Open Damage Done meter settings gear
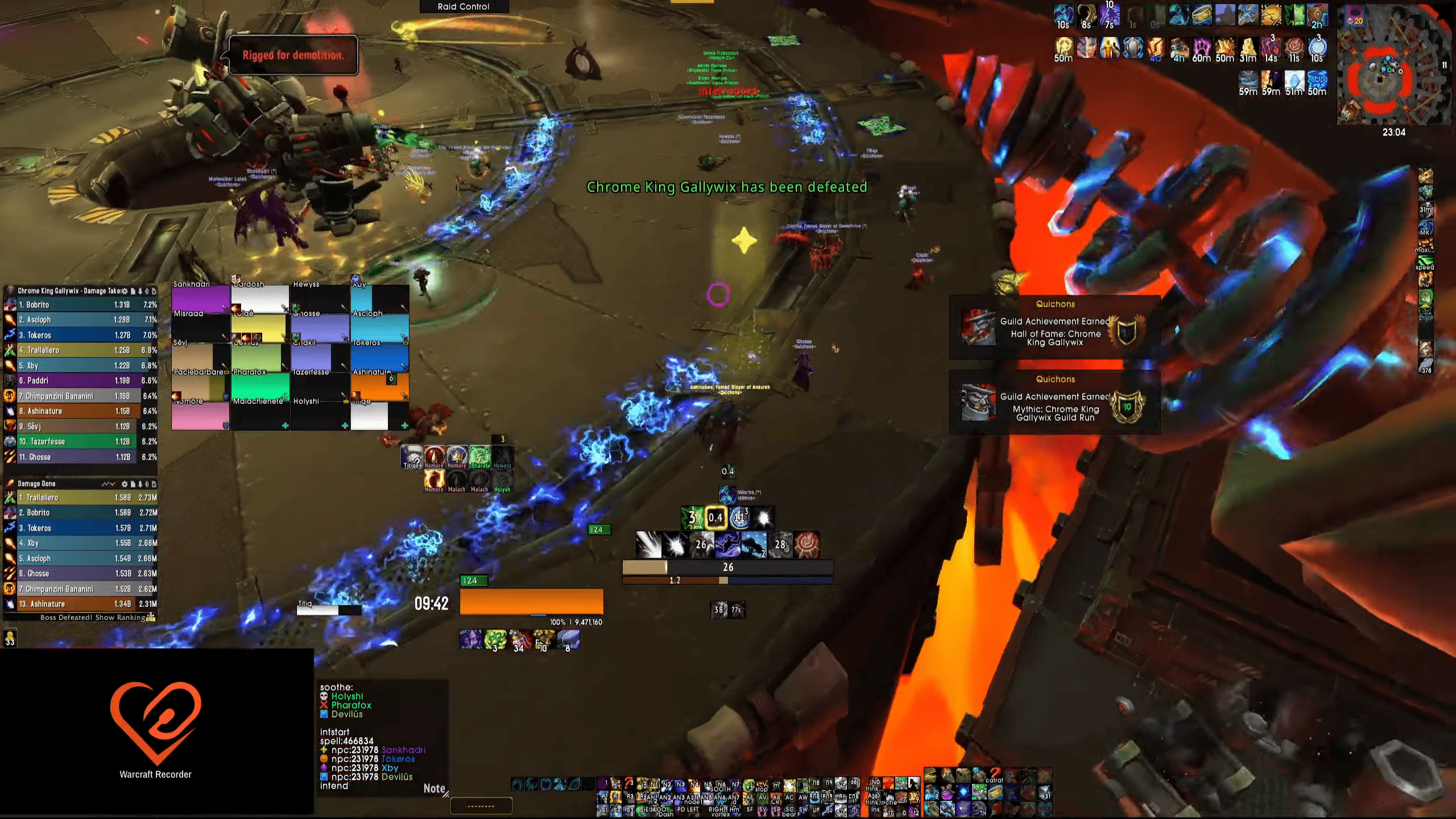1456x819 pixels. point(124,484)
